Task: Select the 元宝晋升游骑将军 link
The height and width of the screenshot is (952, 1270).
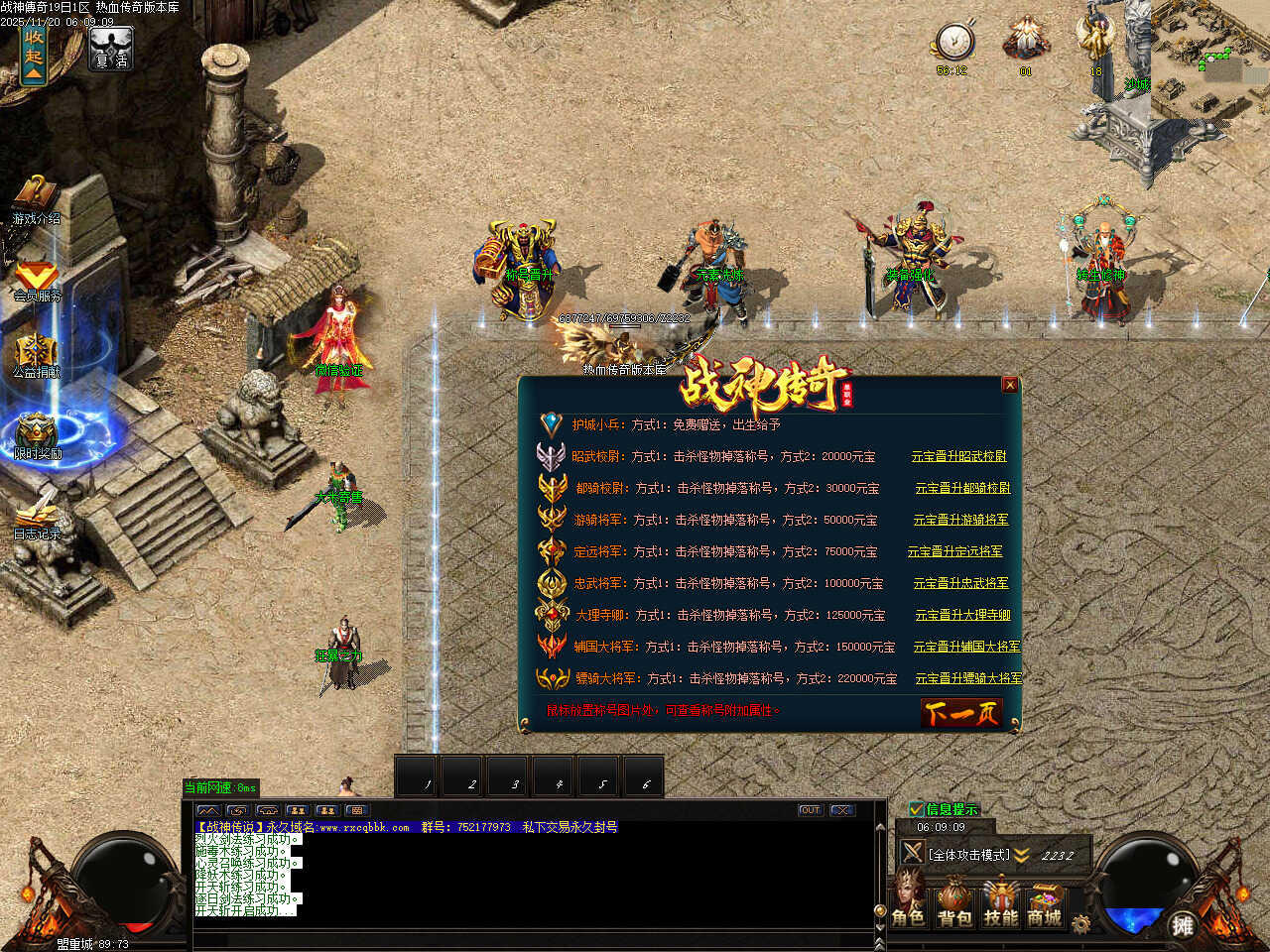Action: (960, 520)
